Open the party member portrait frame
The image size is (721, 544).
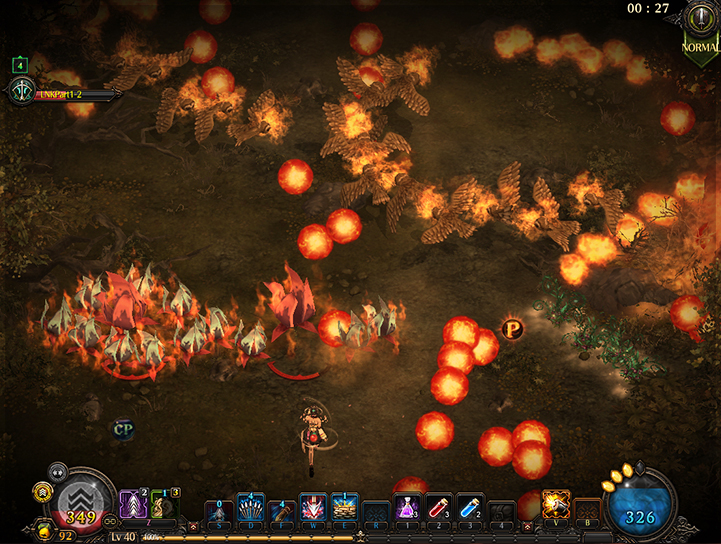click(21, 92)
